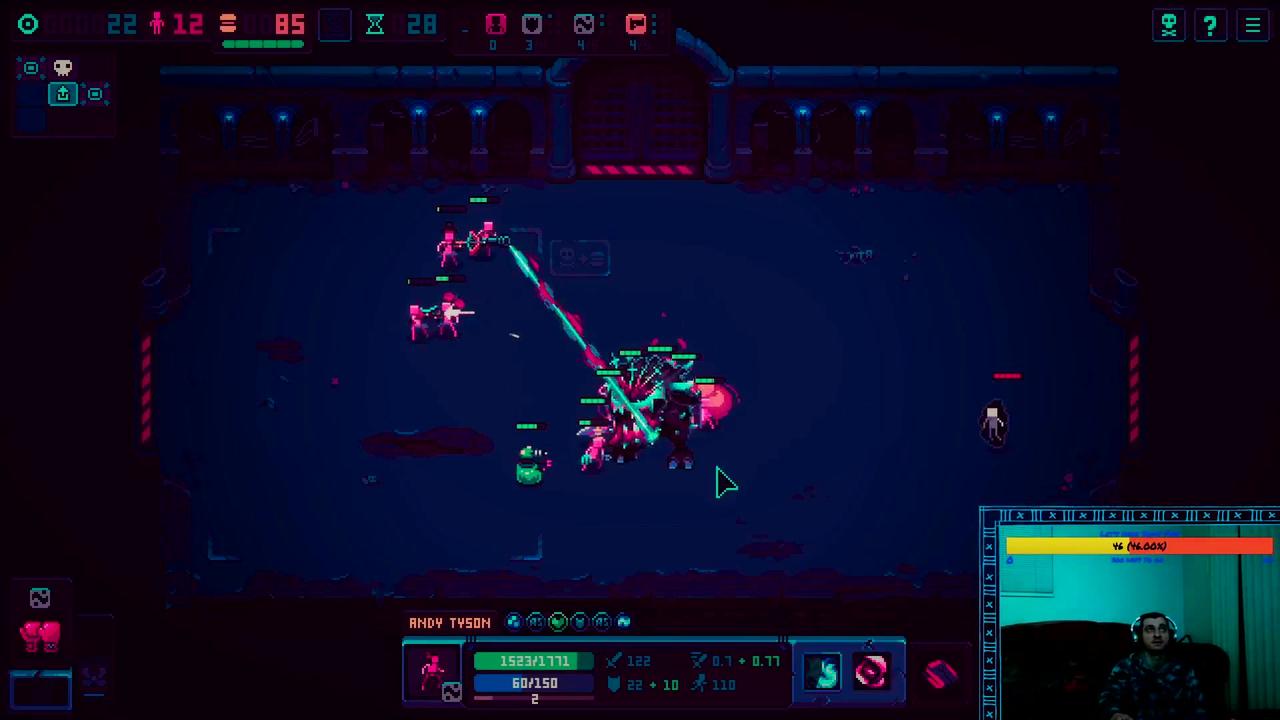Screen dimensions: 1280x720
Task: Click the teal circle icon at top-left
Action: (28, 24)
